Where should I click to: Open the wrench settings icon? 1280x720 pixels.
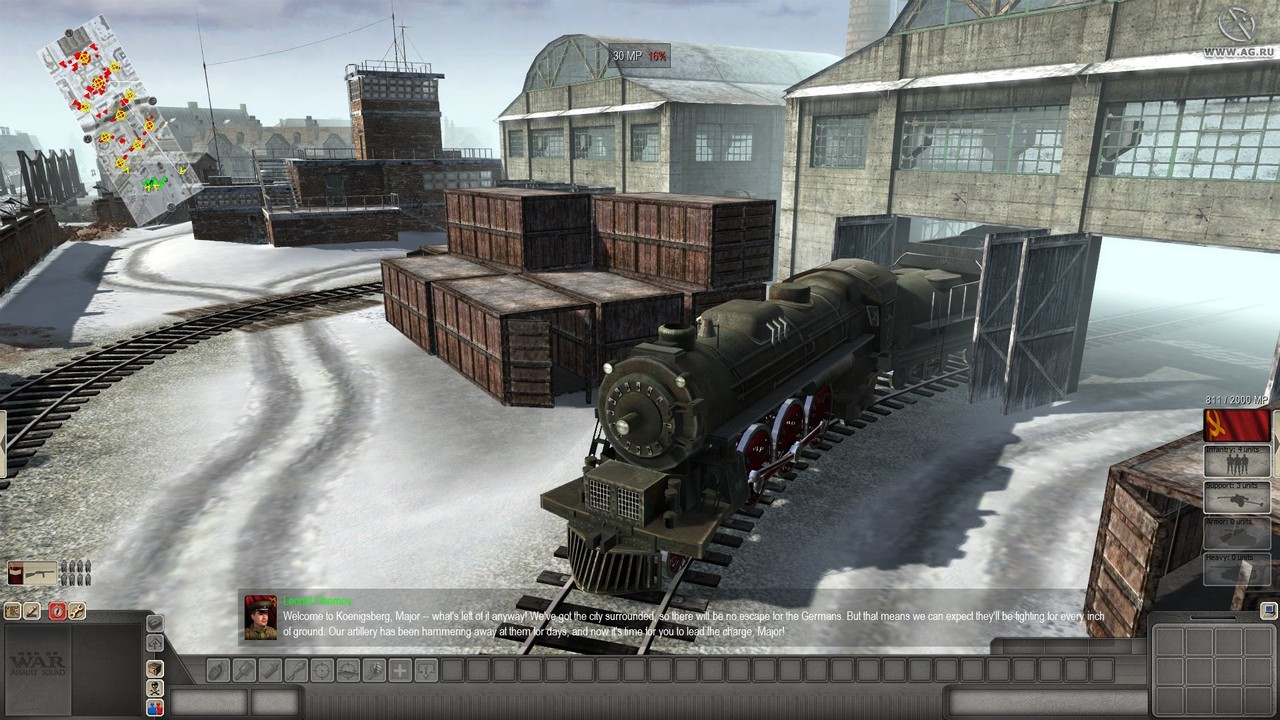point(77,611)
